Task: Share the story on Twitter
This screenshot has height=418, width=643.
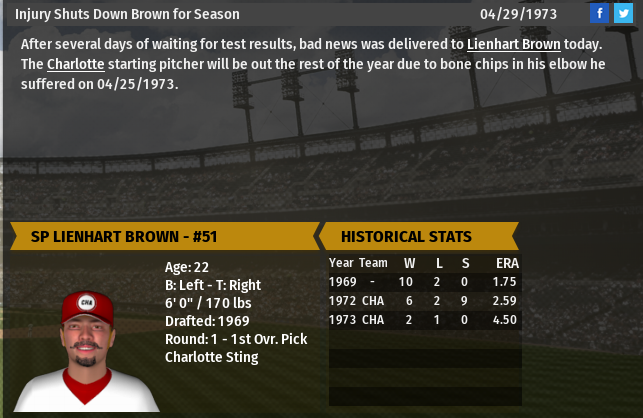Action: pos(622,13)
